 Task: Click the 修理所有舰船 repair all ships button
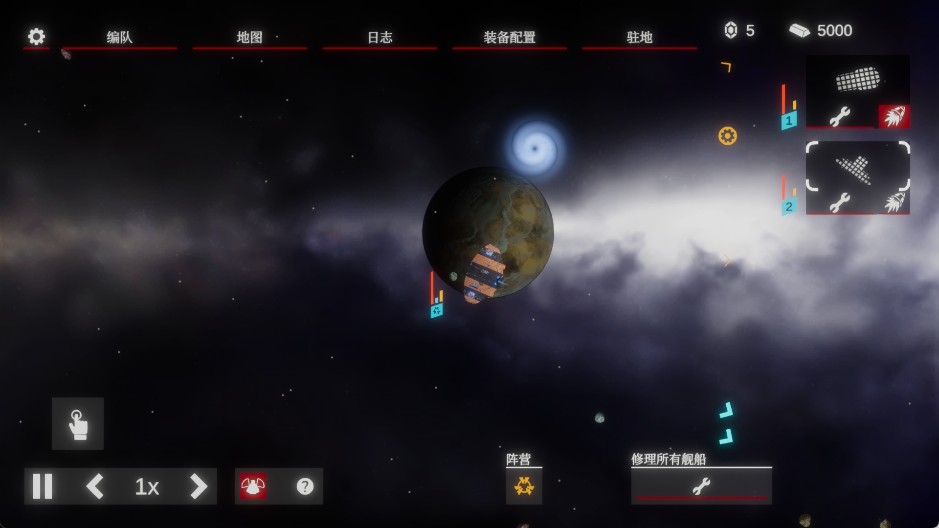click(x=701, y=486)
